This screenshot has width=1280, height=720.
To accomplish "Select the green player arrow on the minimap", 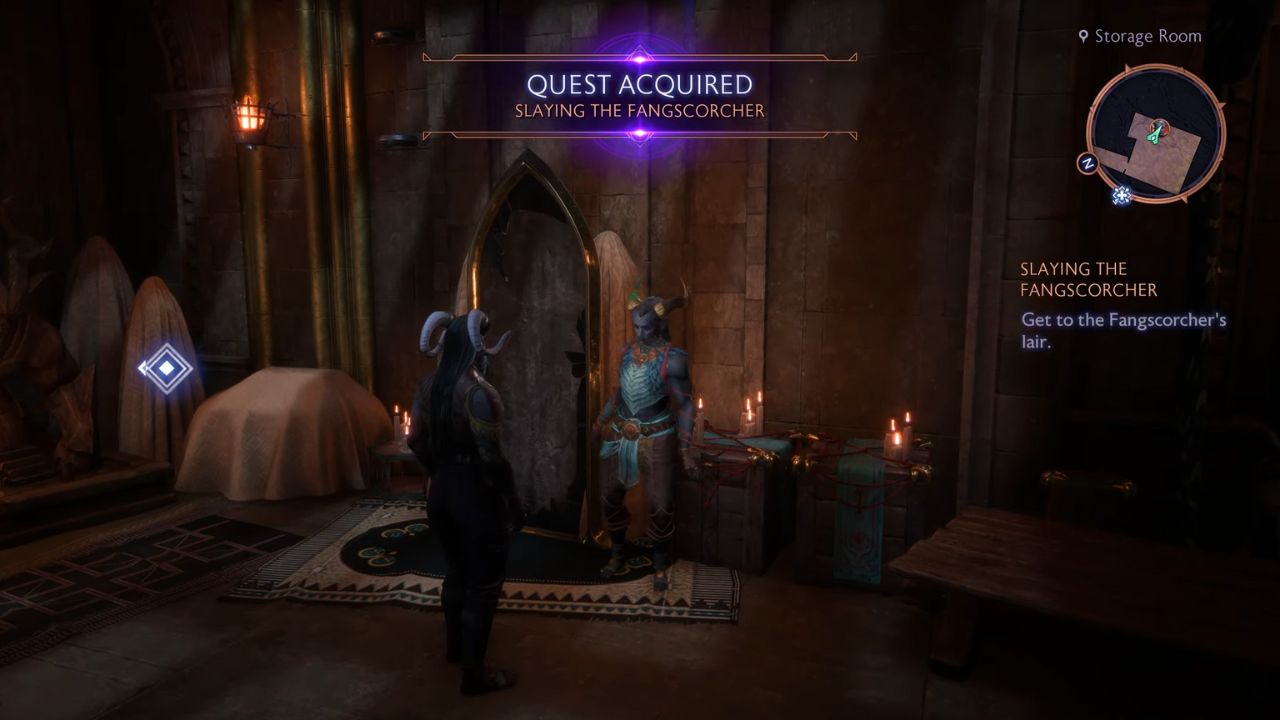I will pyautogui.click(x=1154, y=135).
